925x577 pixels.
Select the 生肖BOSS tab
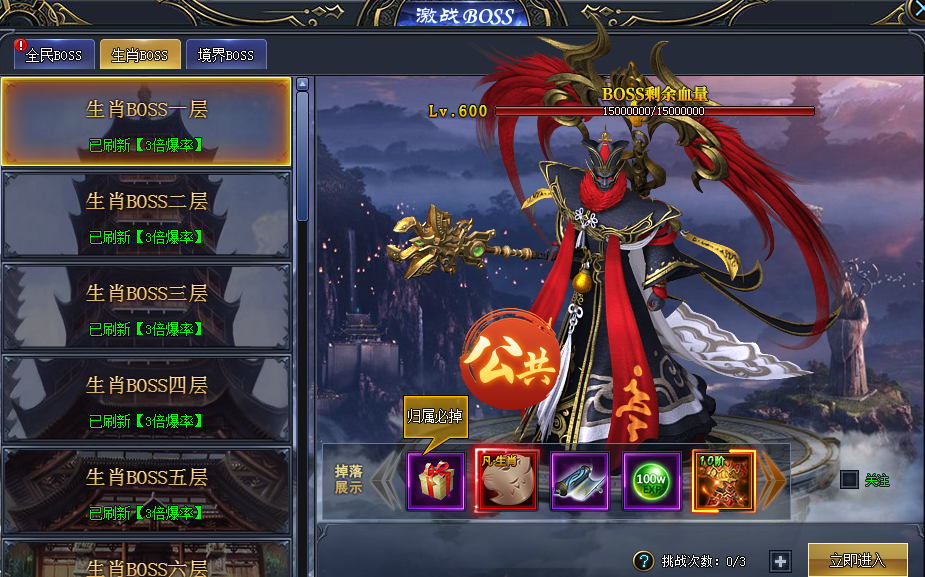[140, 54]
